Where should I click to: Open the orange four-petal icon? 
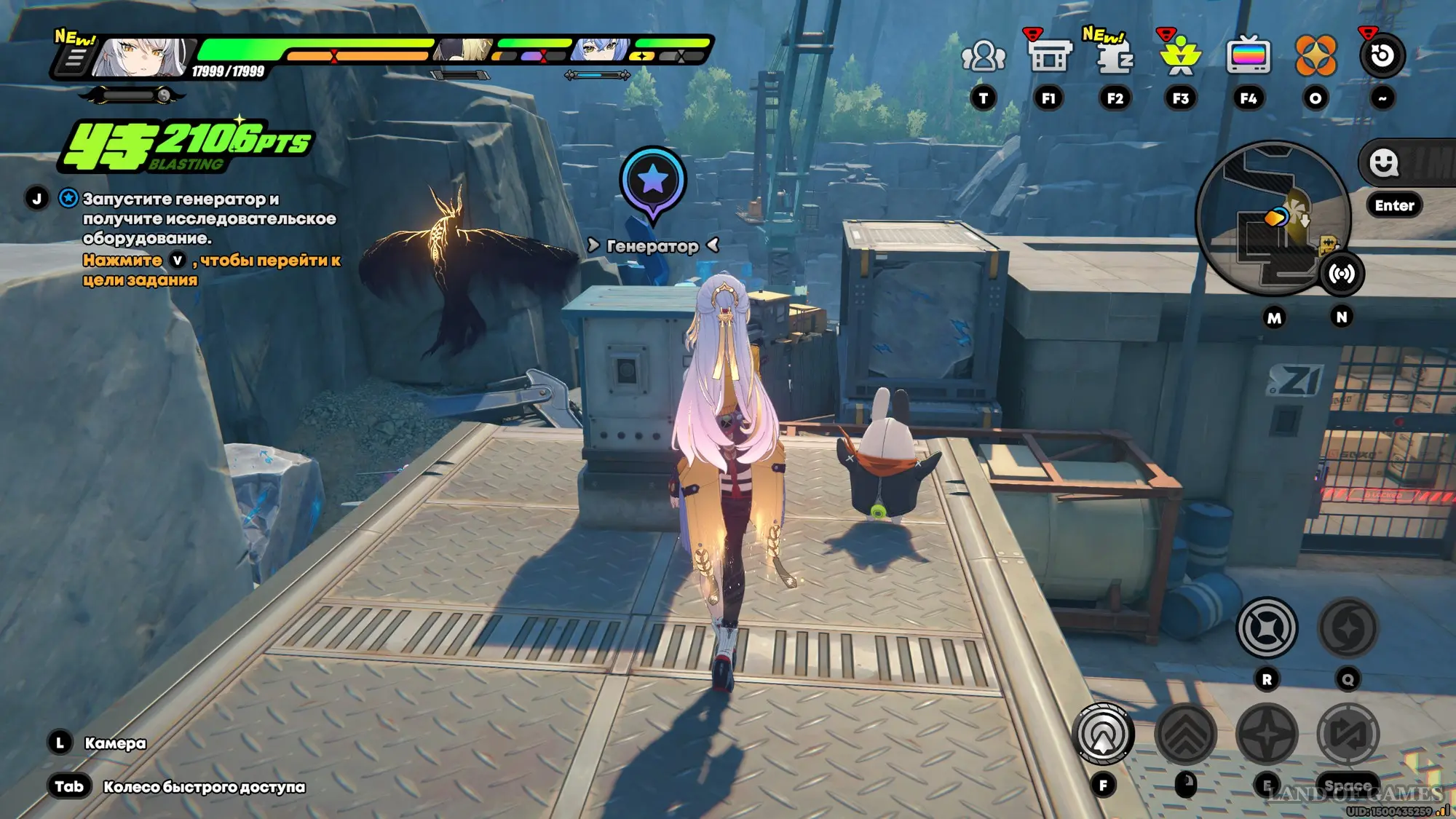coord(1315,56)
